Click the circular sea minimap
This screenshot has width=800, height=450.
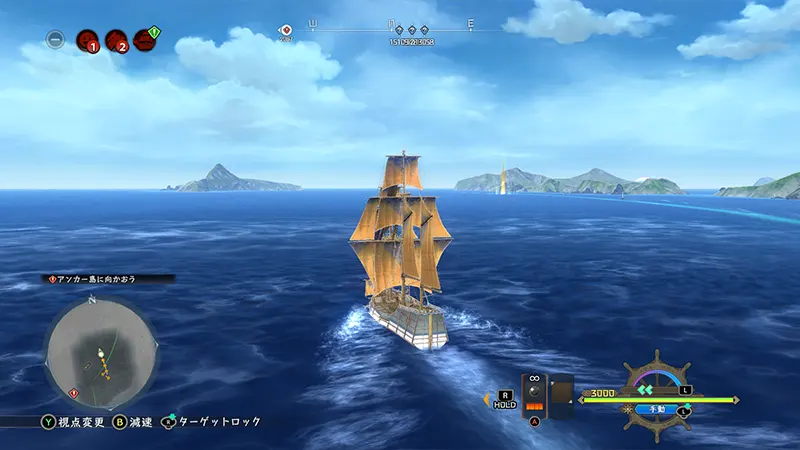[100, 347]
